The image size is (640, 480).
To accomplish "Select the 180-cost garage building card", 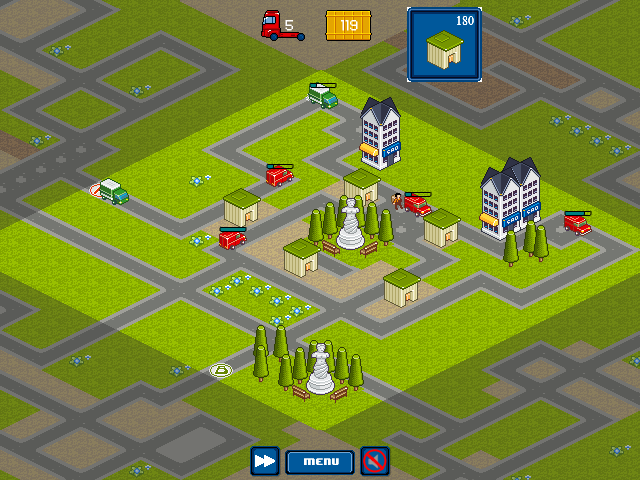I will (x=444, y=45).
